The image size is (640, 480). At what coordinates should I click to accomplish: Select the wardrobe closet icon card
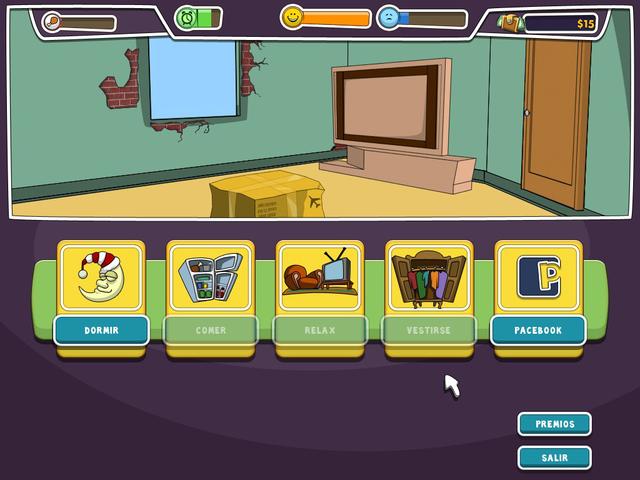429,276
